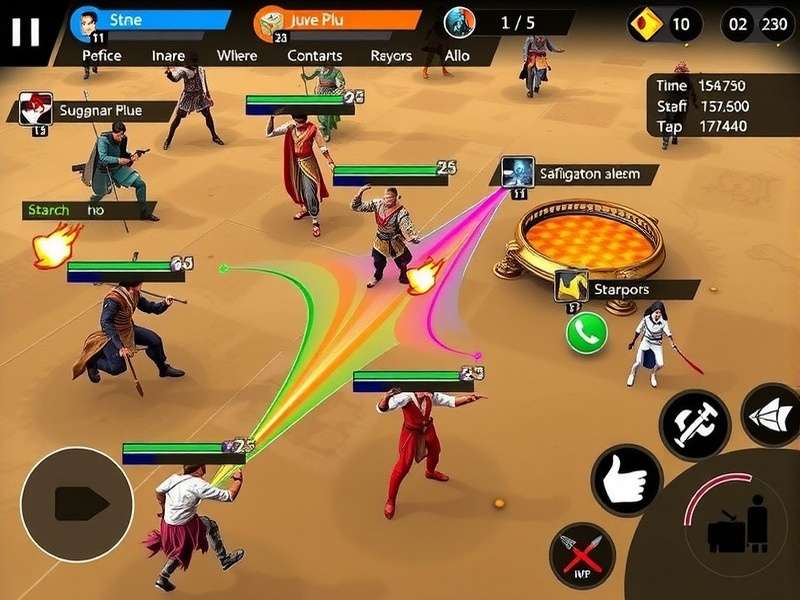Tap the green phone call button
800x600 pixels.
[x=587, y=333]
